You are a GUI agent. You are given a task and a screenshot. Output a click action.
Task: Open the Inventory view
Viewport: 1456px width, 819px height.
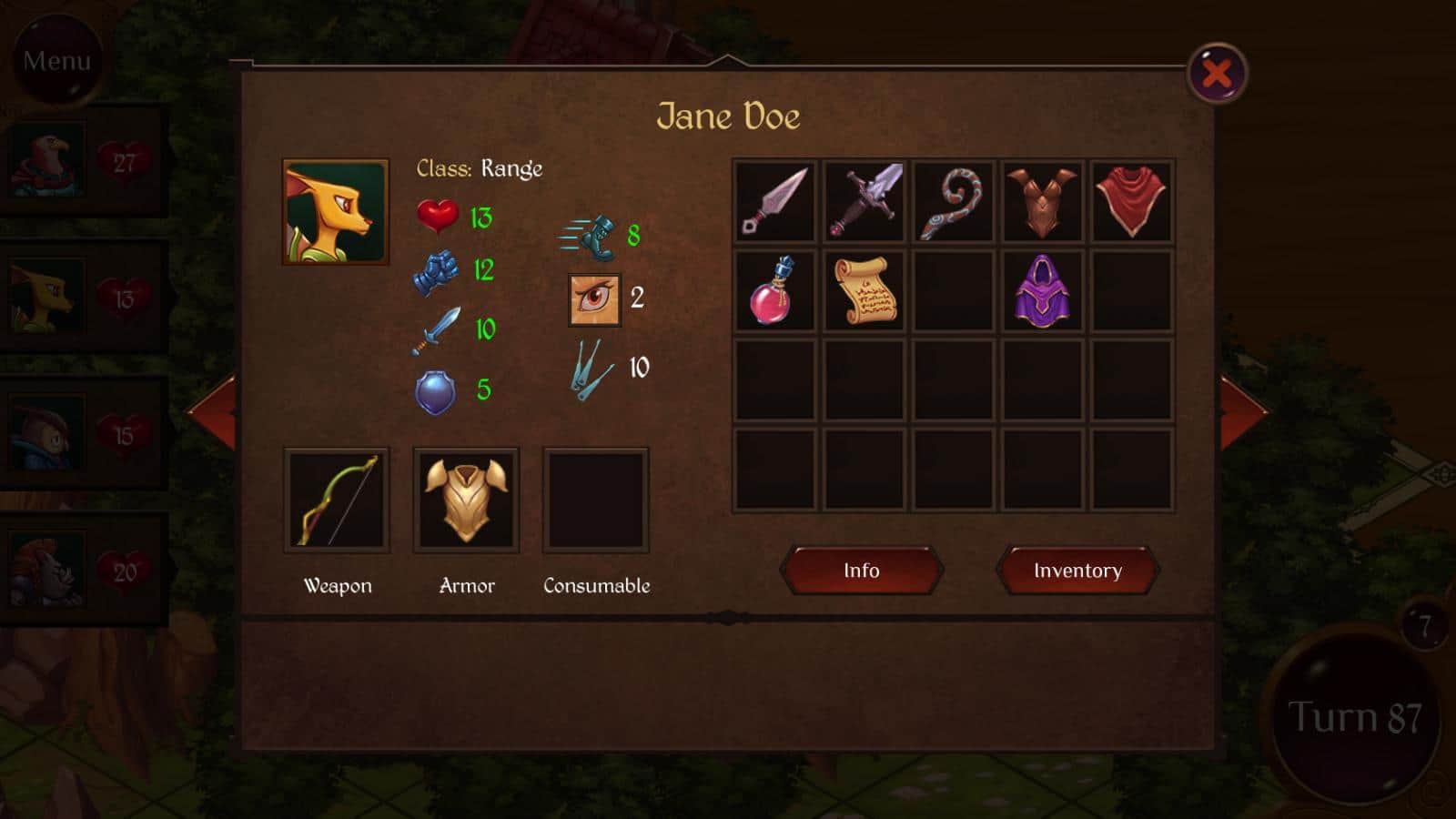tap(1077, 571)
